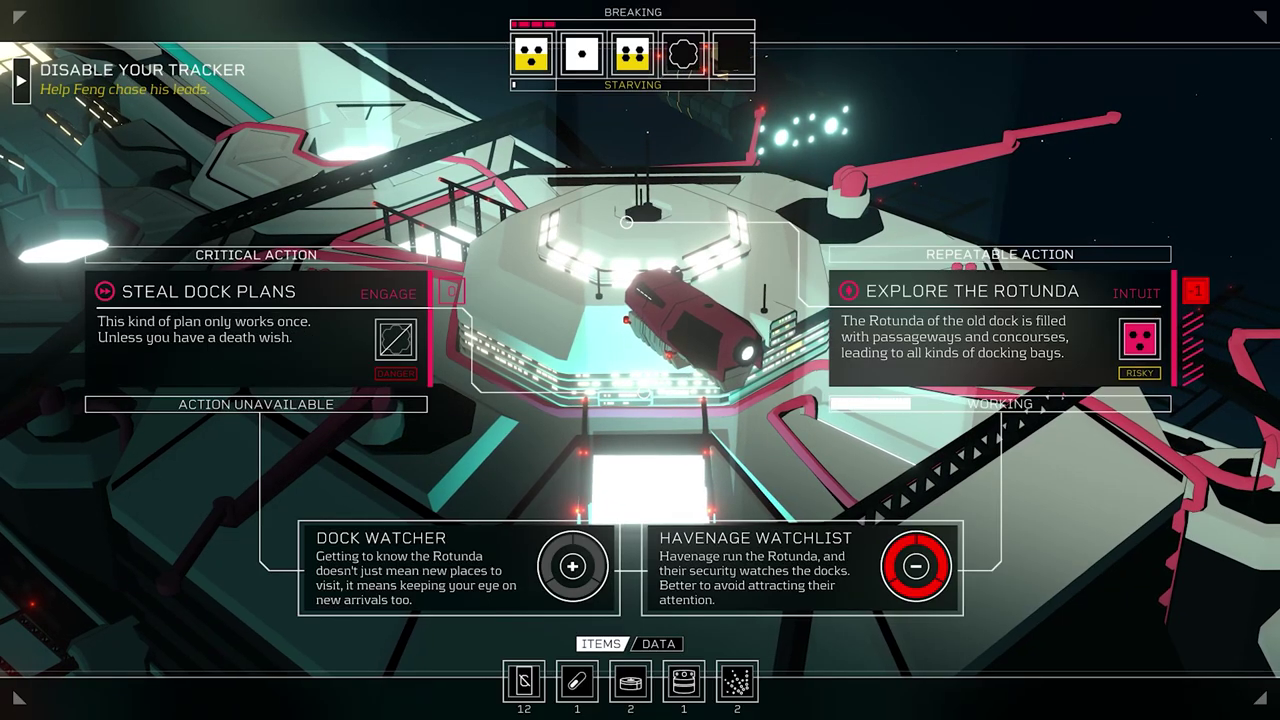The image size is (1280, 720).
Task: Switch to the Items tab
Action: [x=601, y=644]
